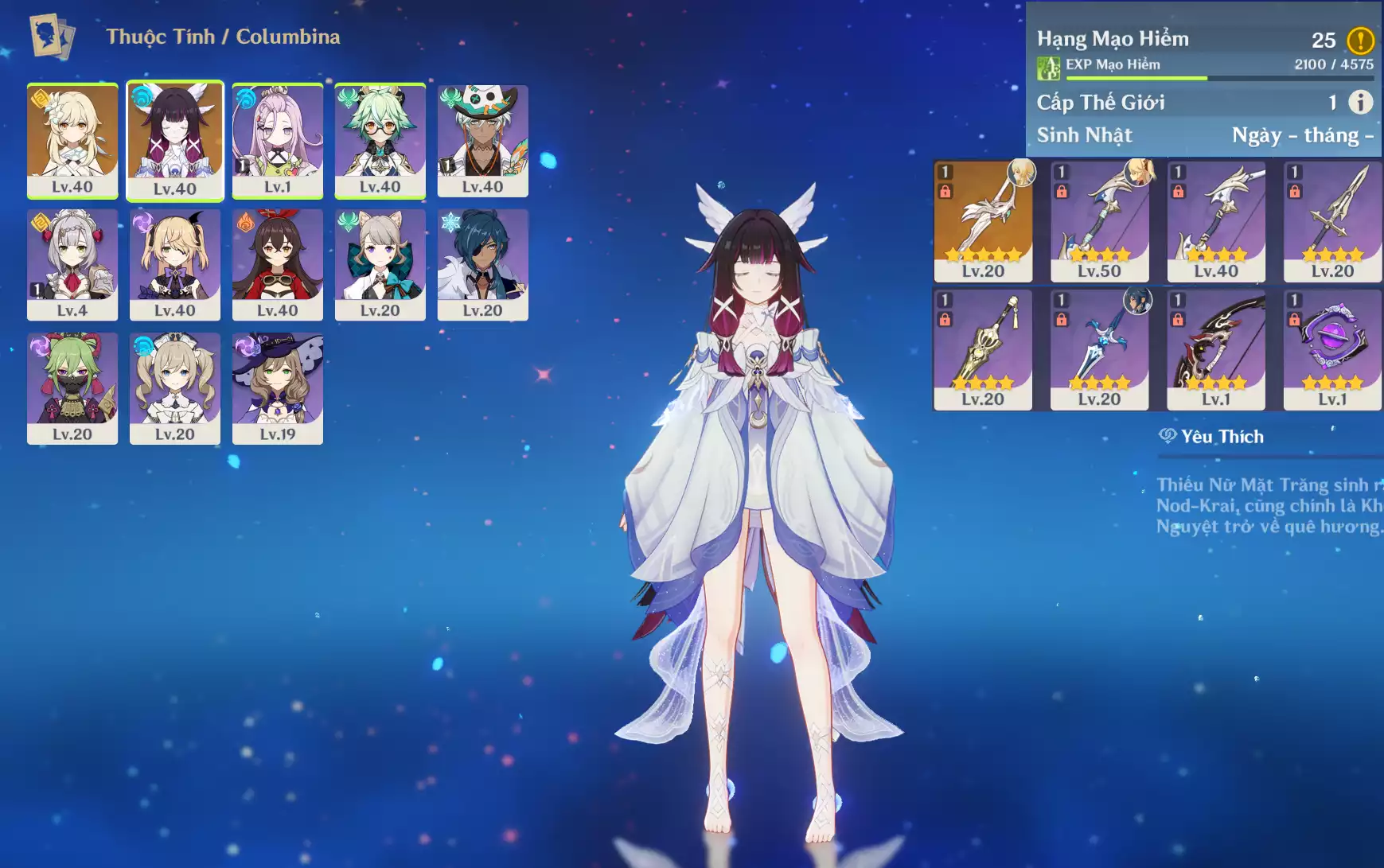1384x868 pixels.
Task: Select the Lv.50 bow weapon slot
Action: [1099, 220]
